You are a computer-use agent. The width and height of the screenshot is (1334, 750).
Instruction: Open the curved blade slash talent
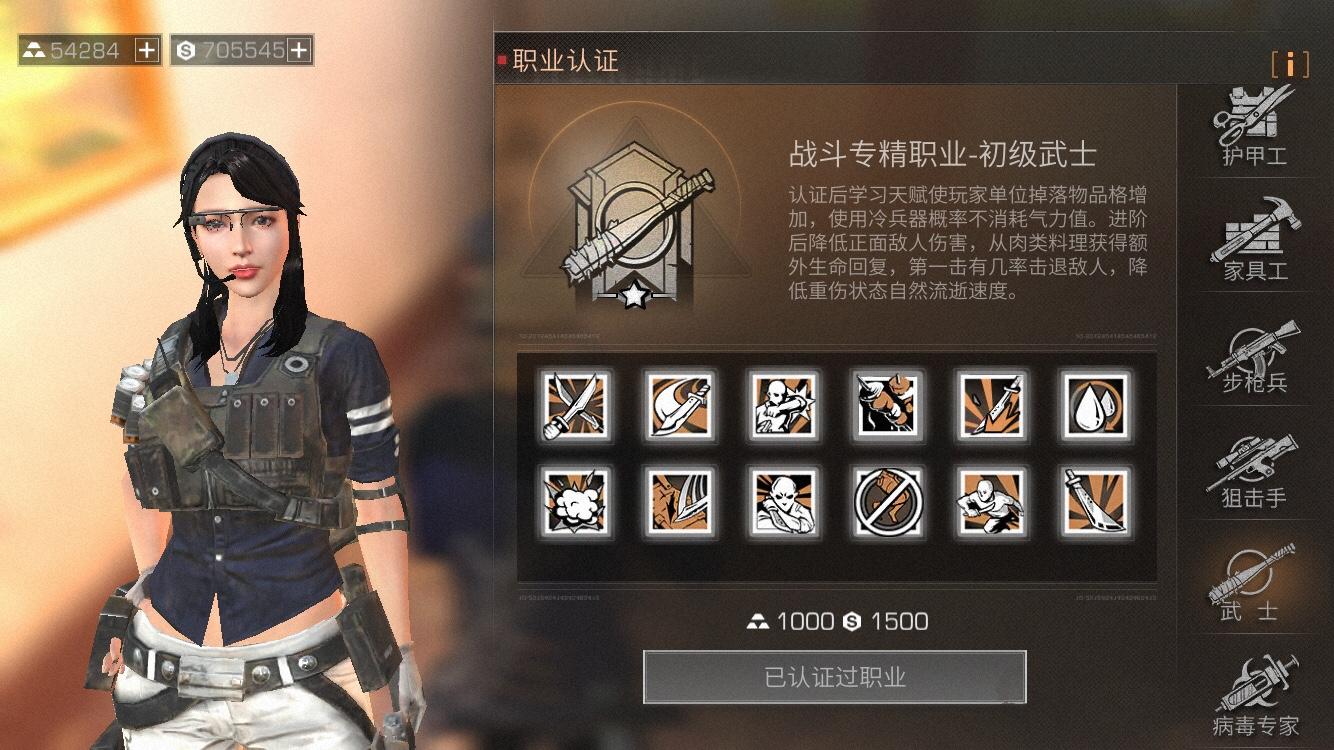(x=680, y=405)
